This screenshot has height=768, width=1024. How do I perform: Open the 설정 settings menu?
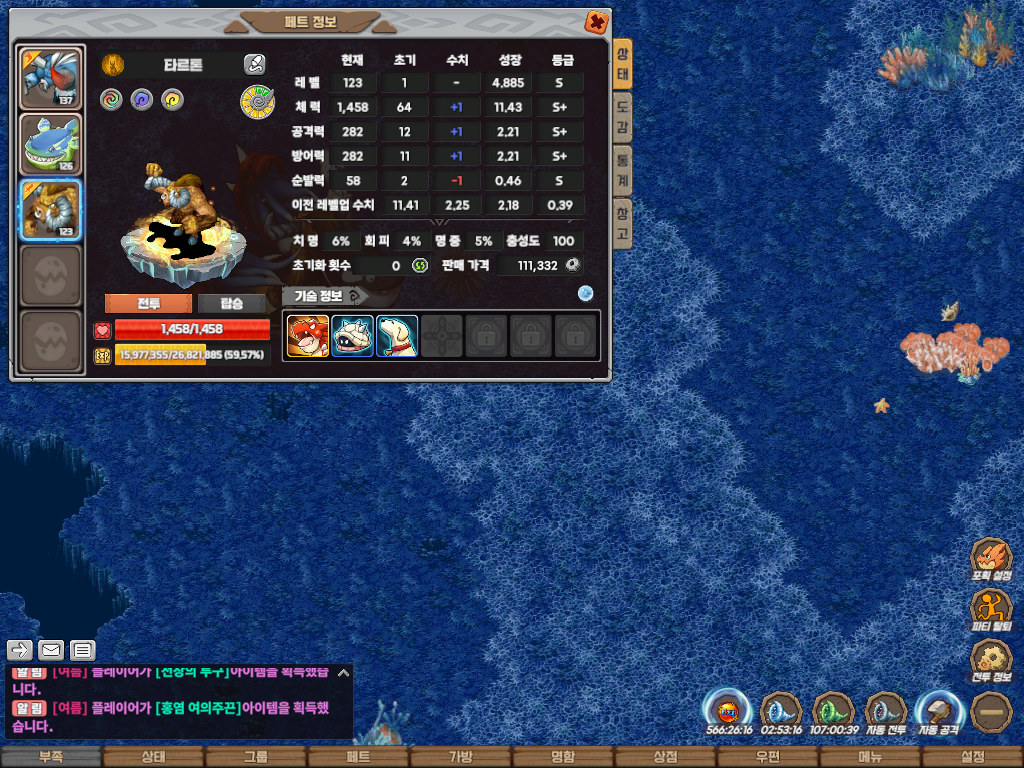tap(972, 757)
